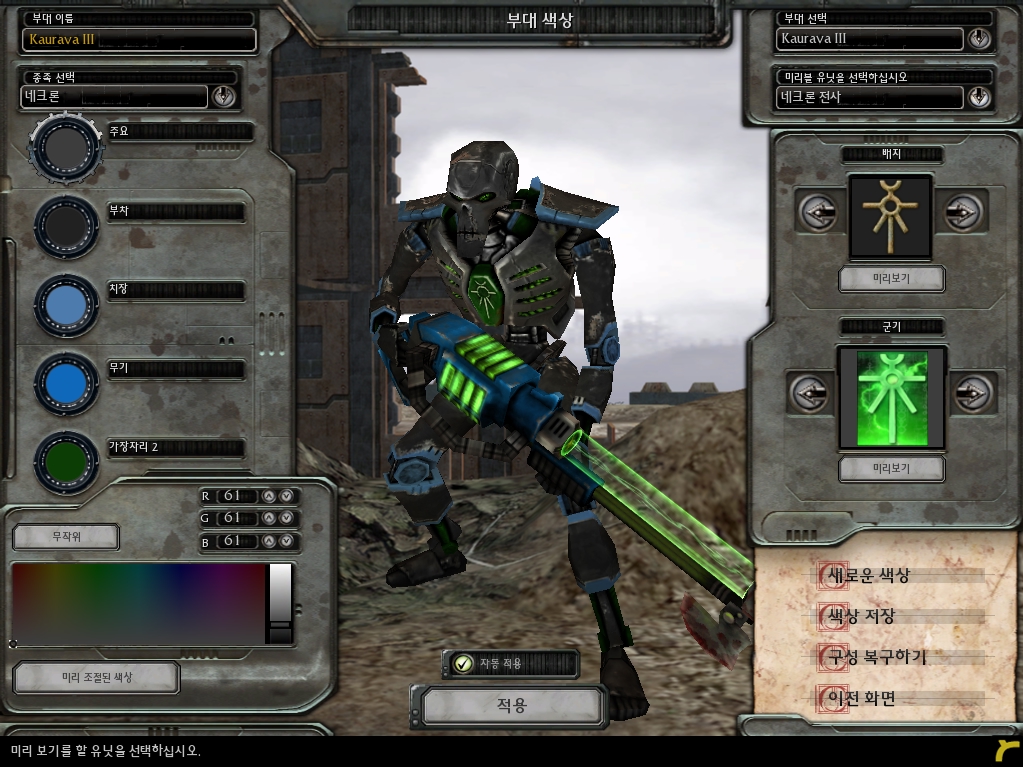The image size is (1023, 767).
Task: Open the 종족 선택 race dropdown
Action: [x=223, y=96]
